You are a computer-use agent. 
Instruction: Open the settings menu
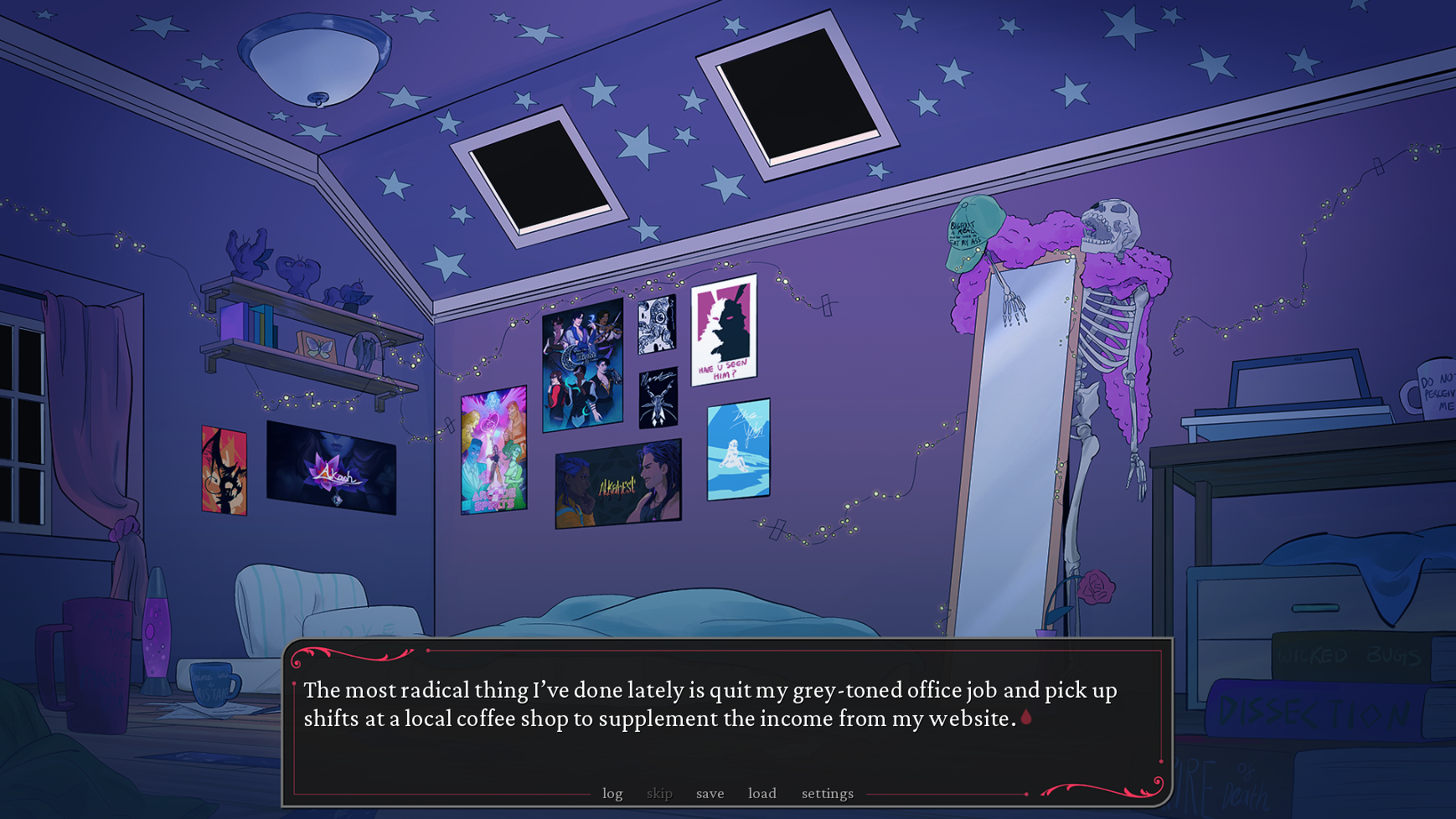(x=827, y=793)
